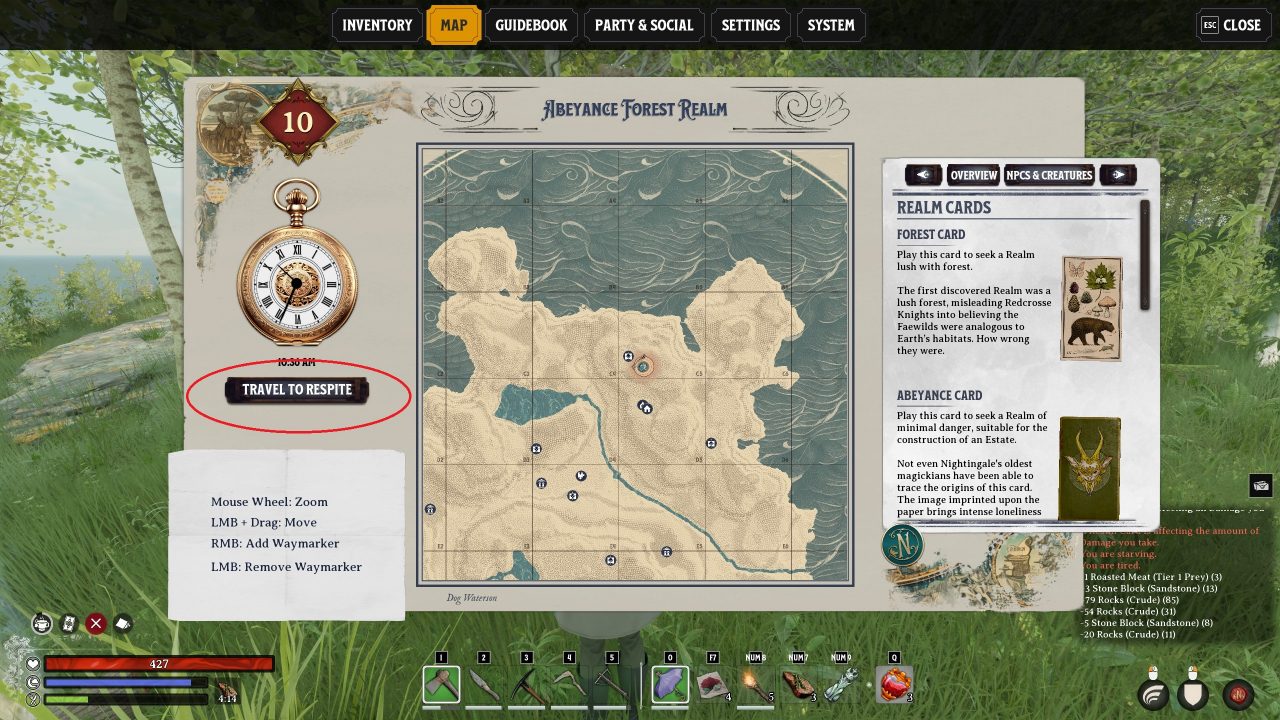
Task: View NPCs & Creatures section
Action: (x=1049, y=175)
